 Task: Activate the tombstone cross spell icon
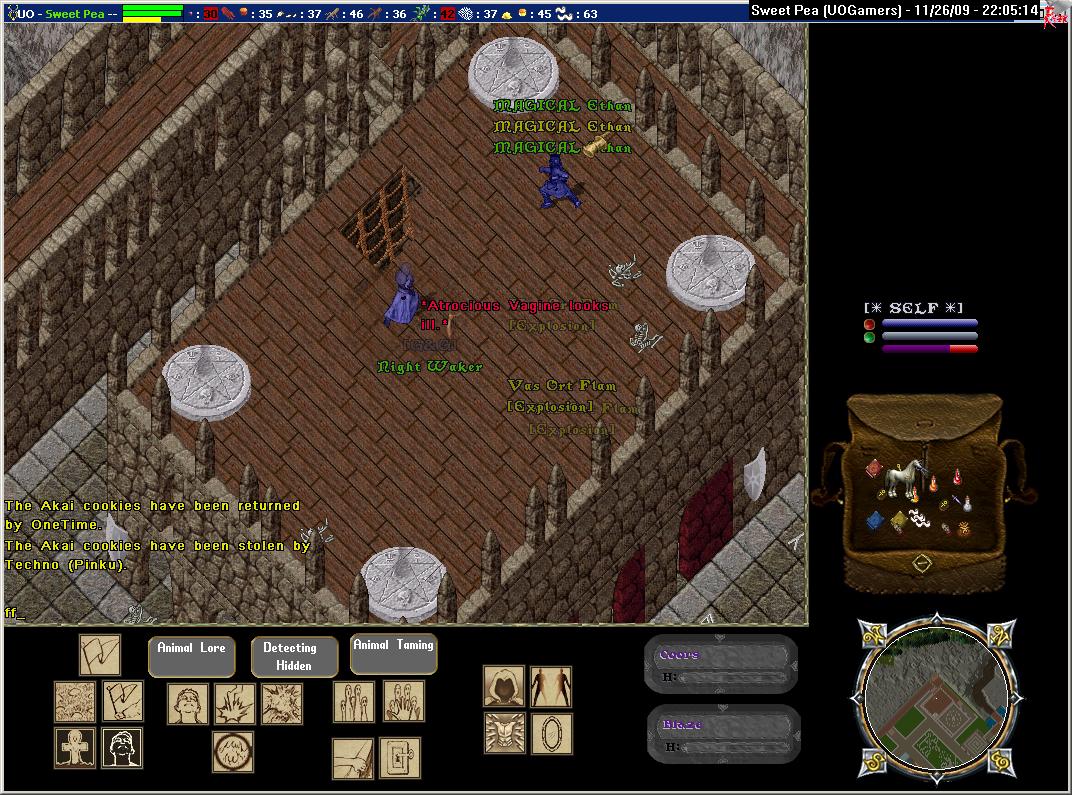[75, 749]
